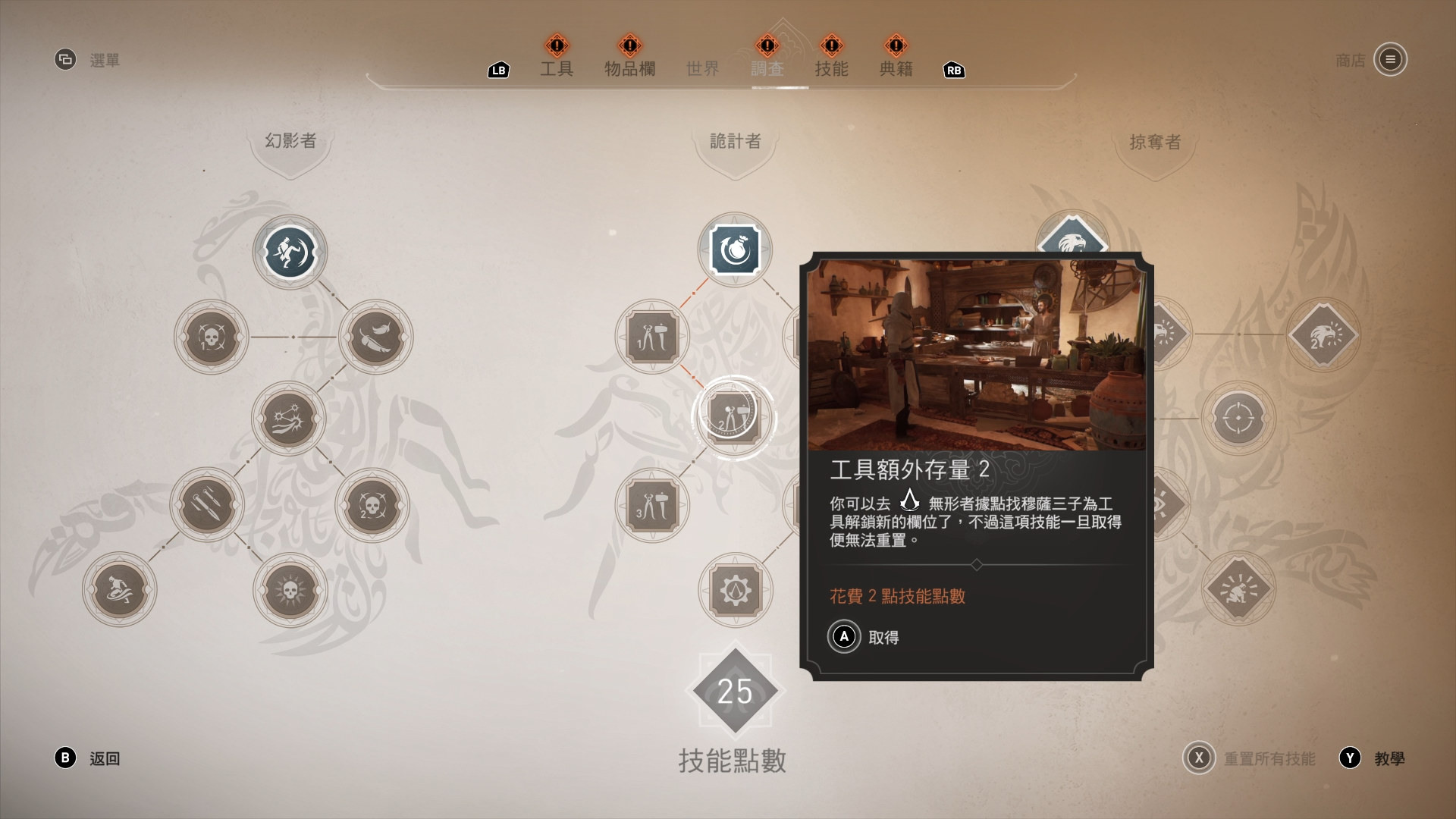Select the acrobatic takedown skill atop Phantom tree
Image resolution: width=1456 pixels, height=819 pixels.
(x=289, y=253)
